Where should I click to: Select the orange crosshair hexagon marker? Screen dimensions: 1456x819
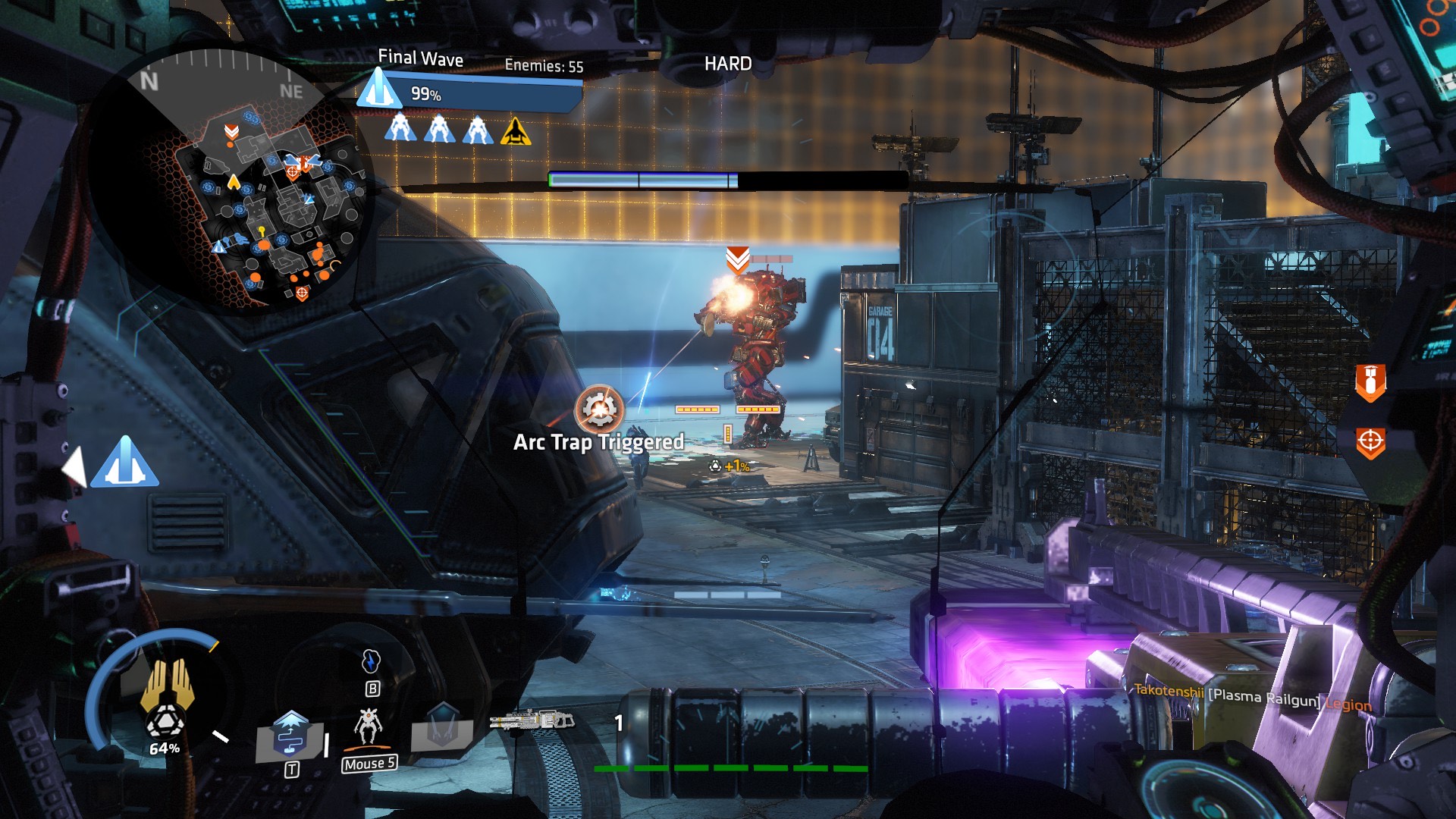(1370, 441)
